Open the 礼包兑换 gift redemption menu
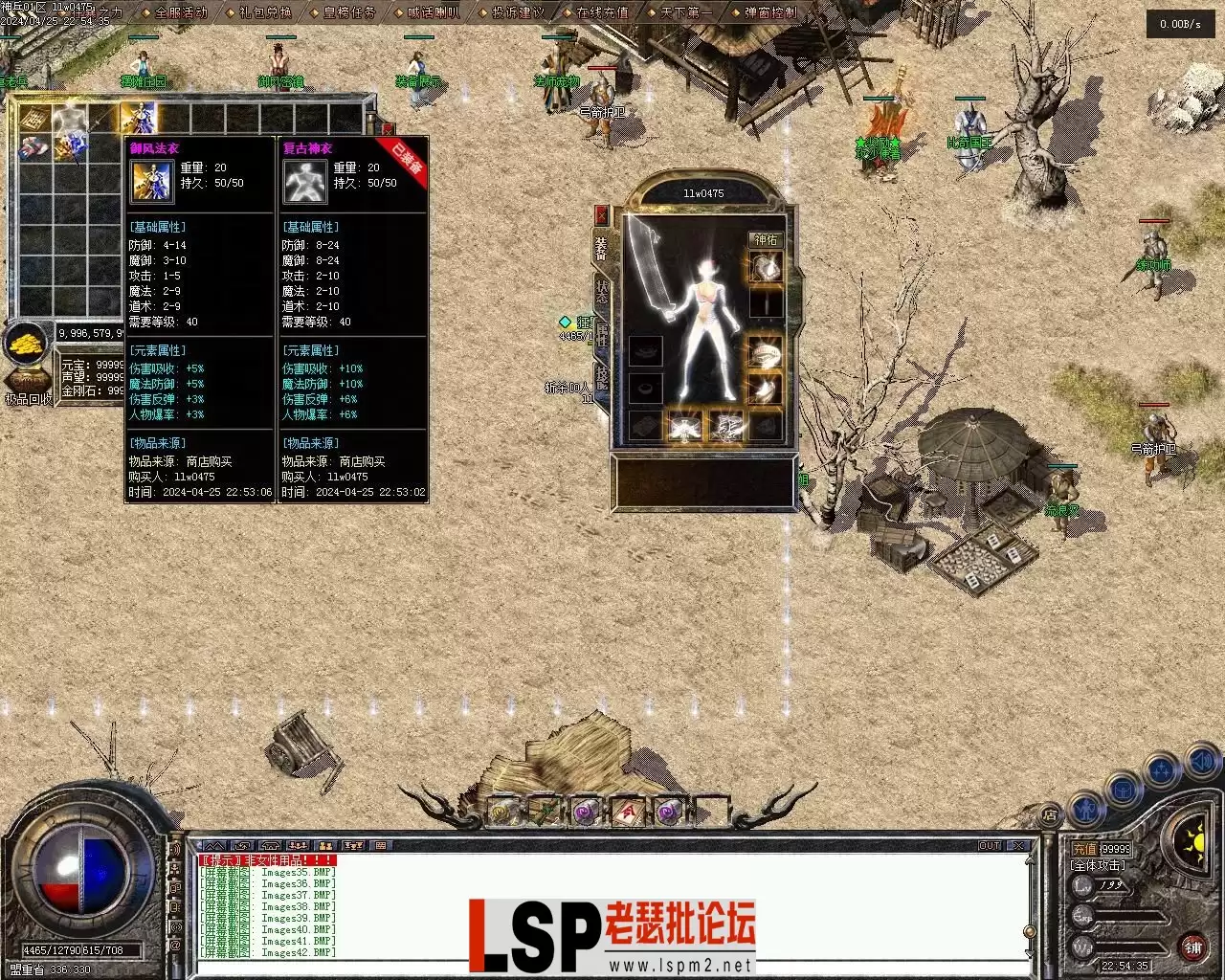Image resolution: width=1225 pixels, height=980 pixels. (x=264, y=12)
